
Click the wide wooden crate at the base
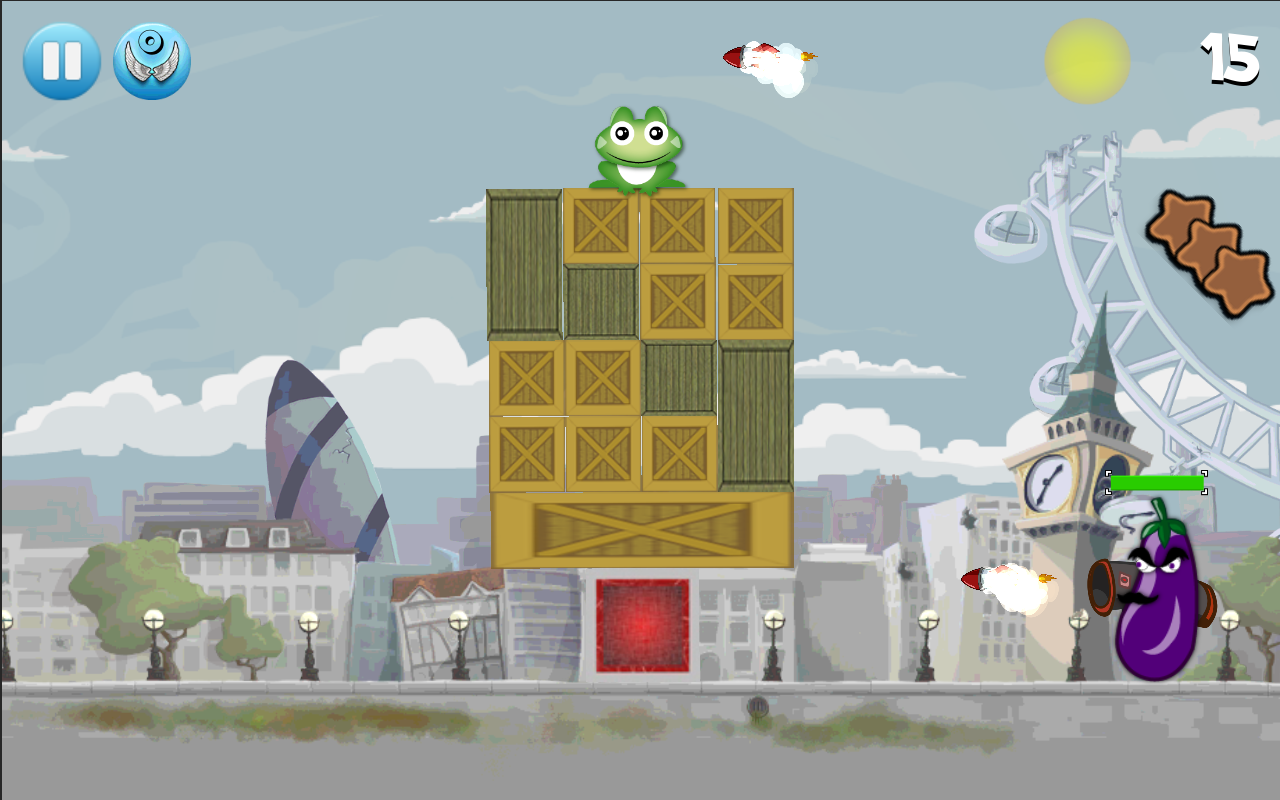pyautogui.click(x=640, y=530)
